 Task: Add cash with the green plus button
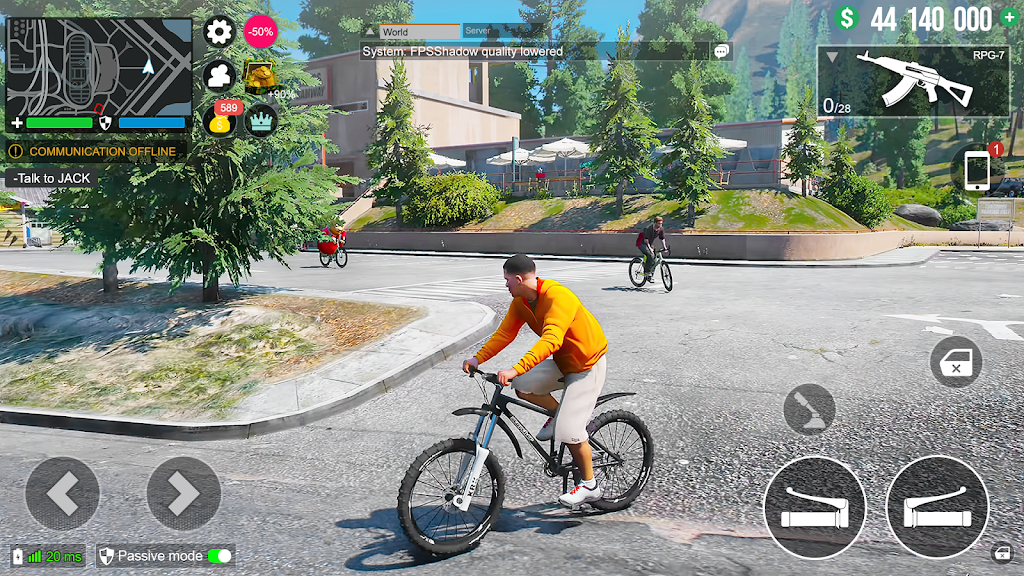click(x=1008, y=18)
